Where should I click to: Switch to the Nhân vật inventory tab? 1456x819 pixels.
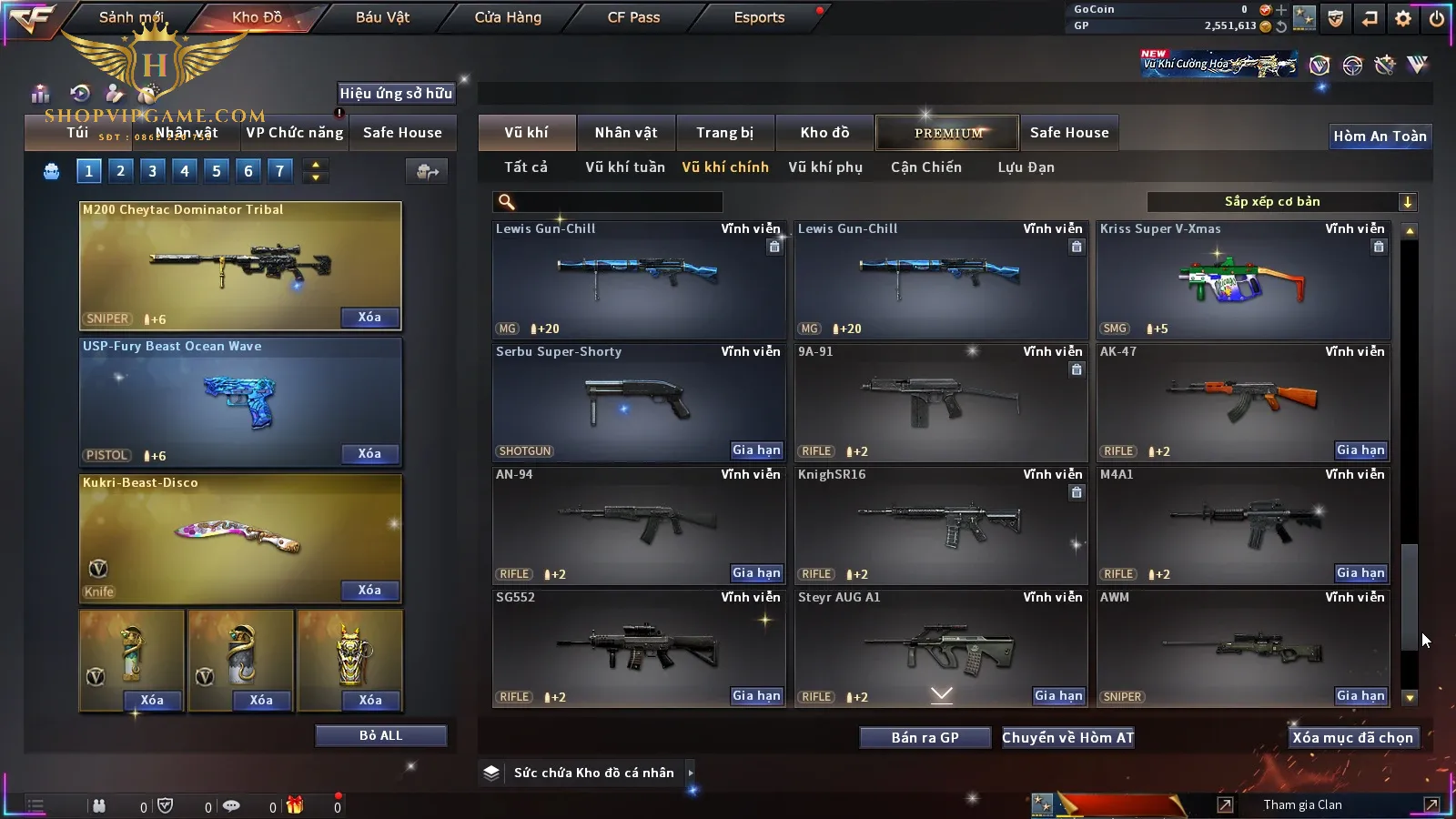(625, 133)
